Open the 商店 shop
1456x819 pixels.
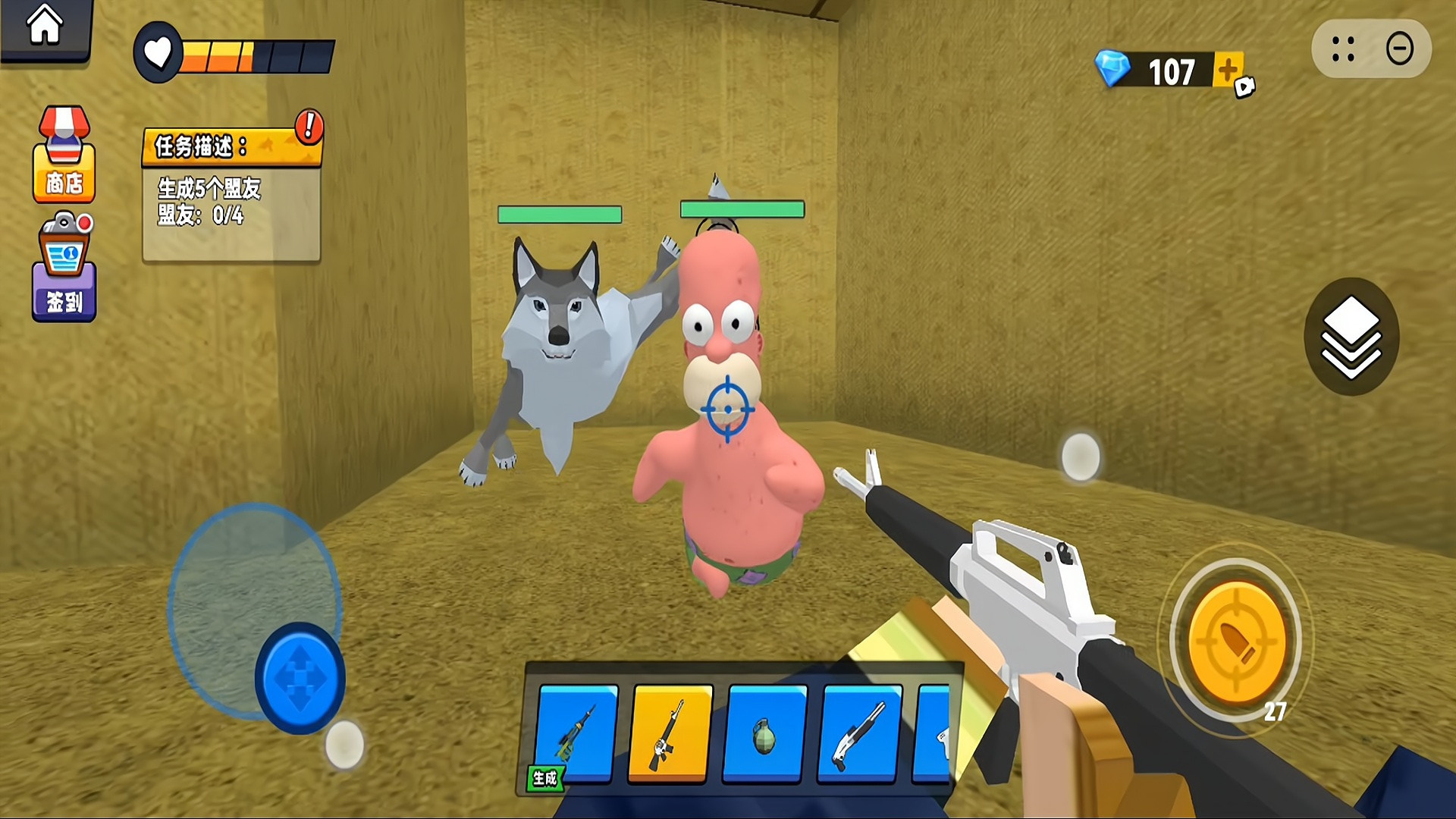point(64,155)
